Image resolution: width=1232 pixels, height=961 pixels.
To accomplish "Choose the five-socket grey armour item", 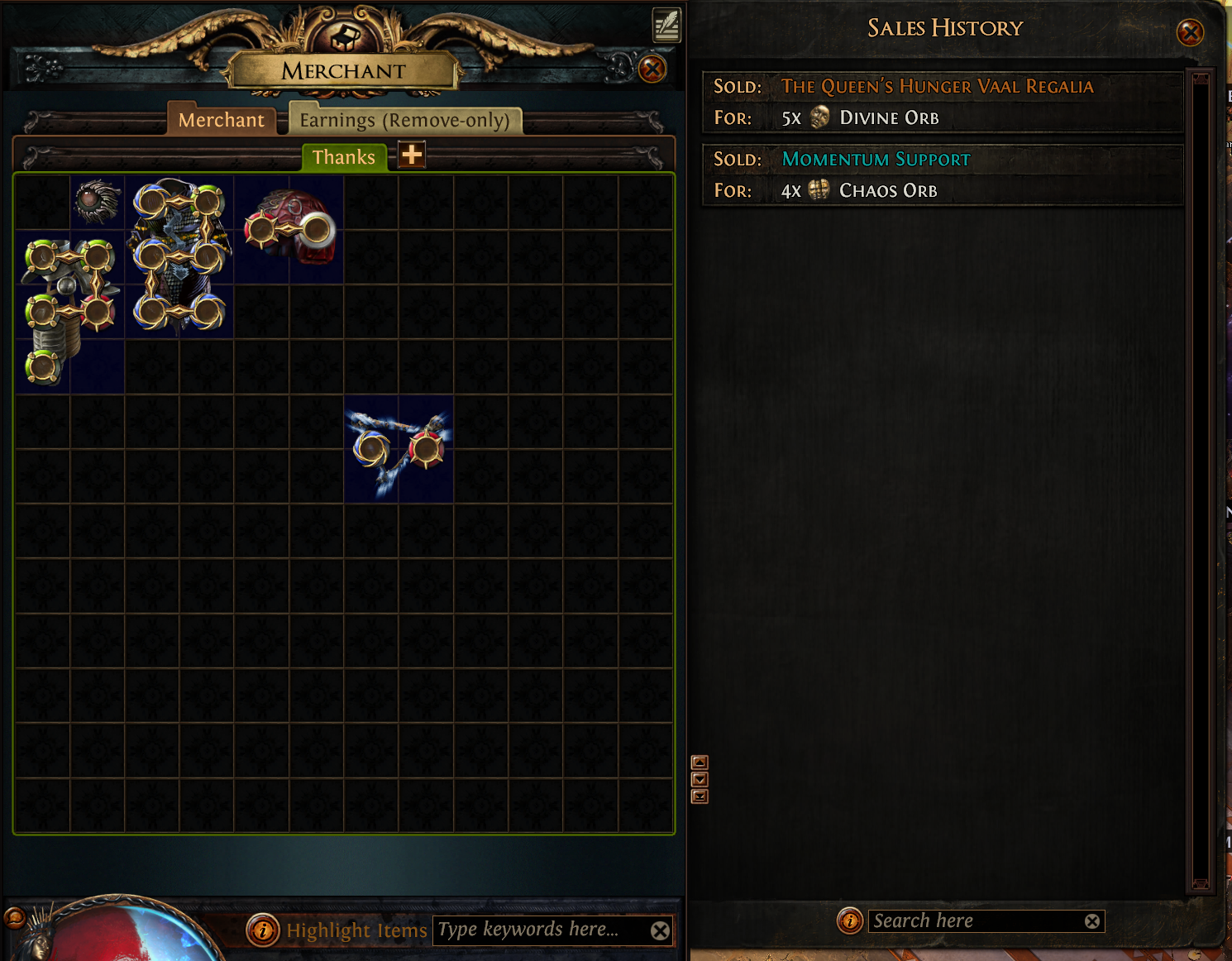I will pyautogui.click(x=68, y=310).
